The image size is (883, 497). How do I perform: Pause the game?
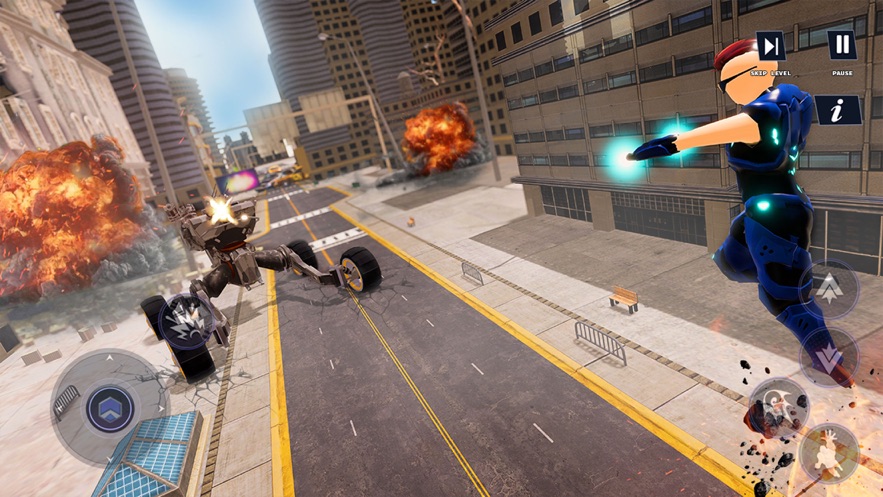842,45
